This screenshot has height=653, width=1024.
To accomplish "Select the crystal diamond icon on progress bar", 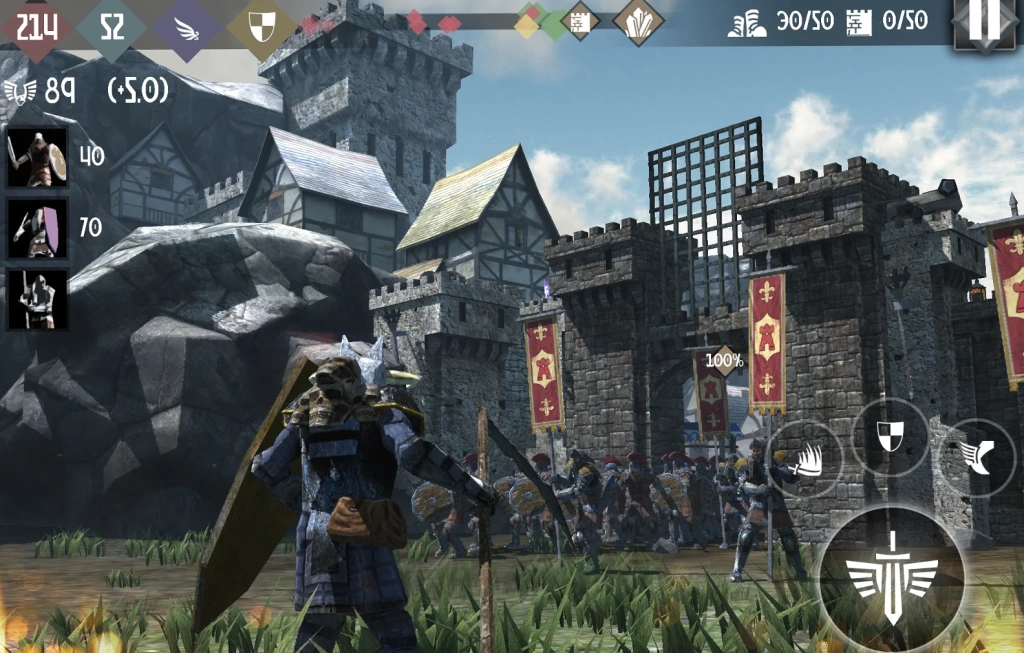I will pyautogui.click(x=638, y=21).
